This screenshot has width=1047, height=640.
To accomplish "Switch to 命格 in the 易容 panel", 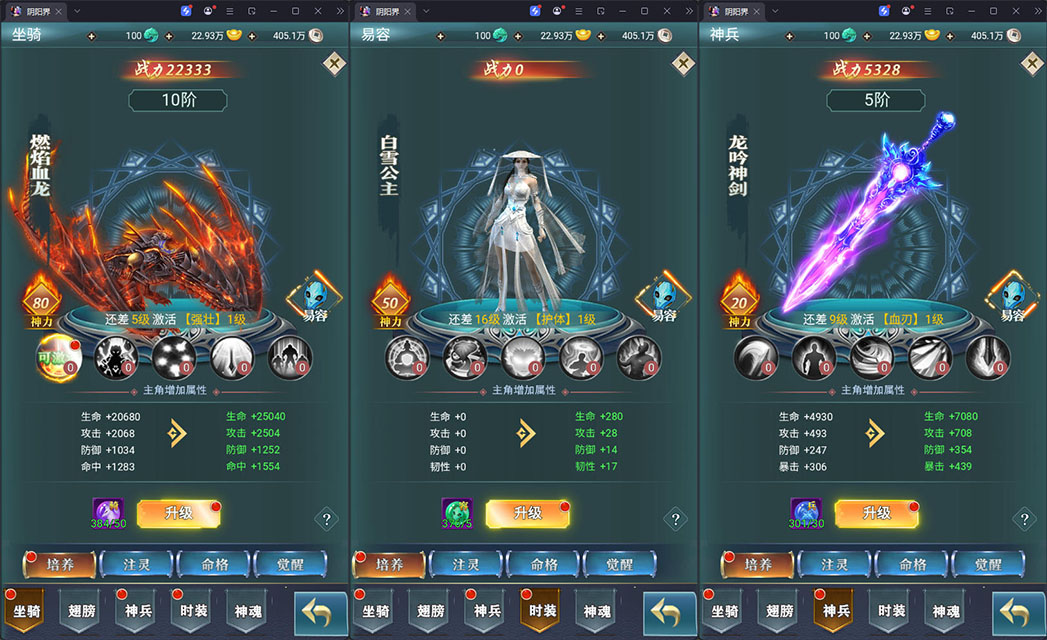I will point(544,564).
